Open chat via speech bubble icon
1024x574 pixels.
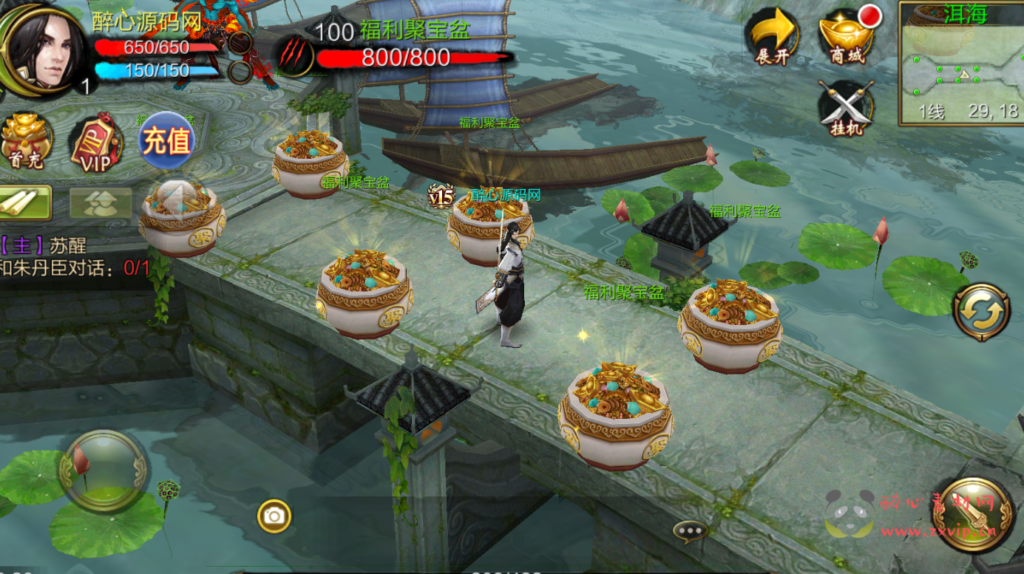coord(690,530)
